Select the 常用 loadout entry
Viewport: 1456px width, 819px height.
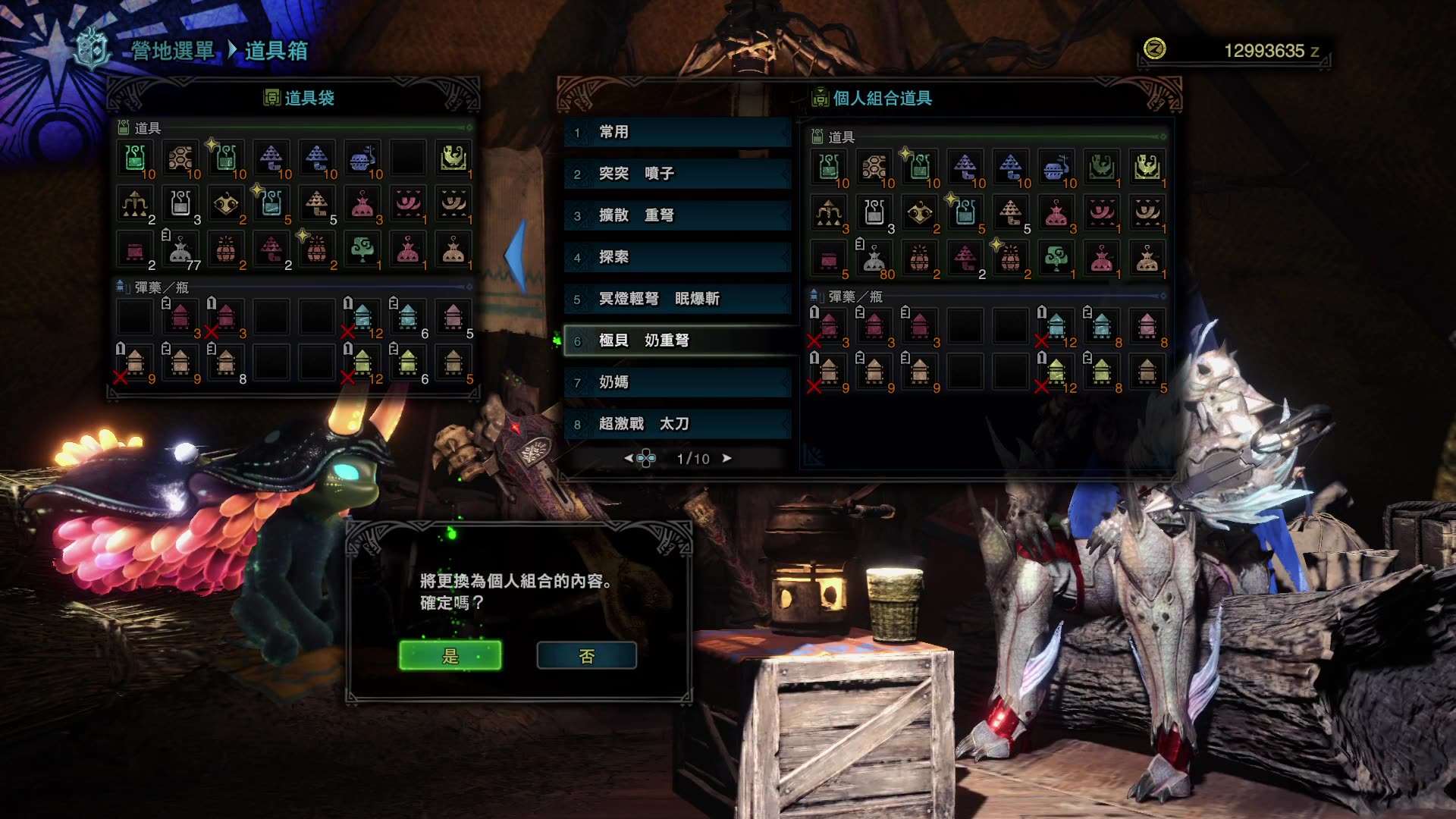[677, 132]
